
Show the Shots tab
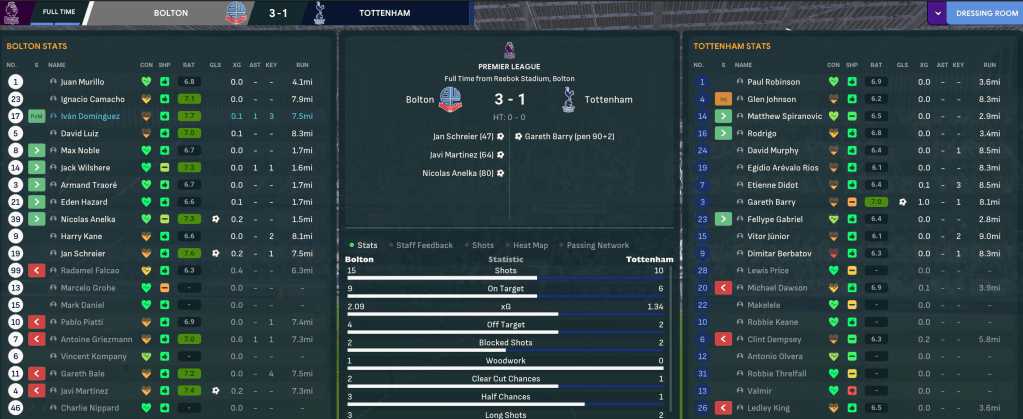coord(483,245)
